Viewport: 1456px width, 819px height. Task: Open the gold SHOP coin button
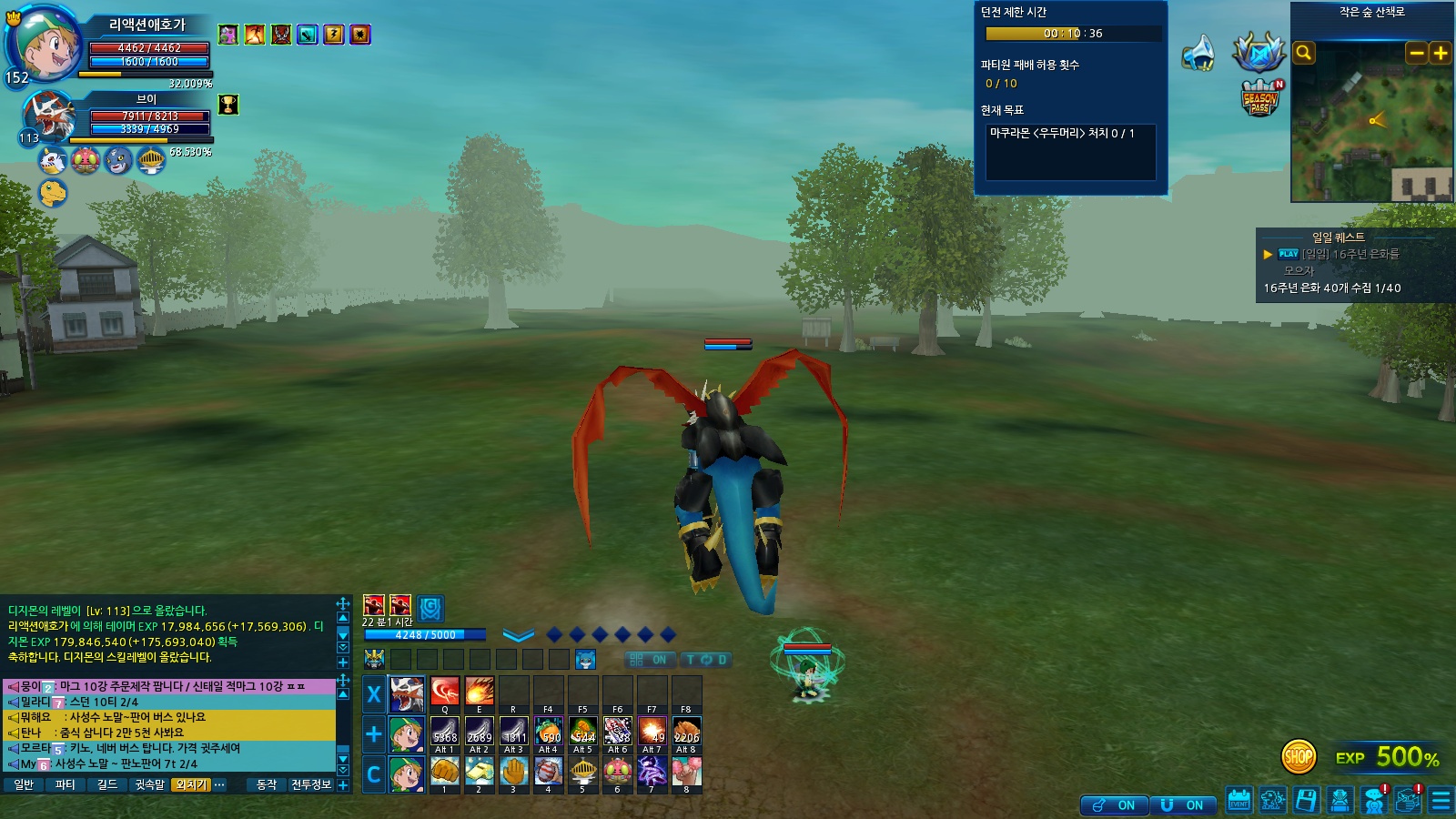point(1299,756)
